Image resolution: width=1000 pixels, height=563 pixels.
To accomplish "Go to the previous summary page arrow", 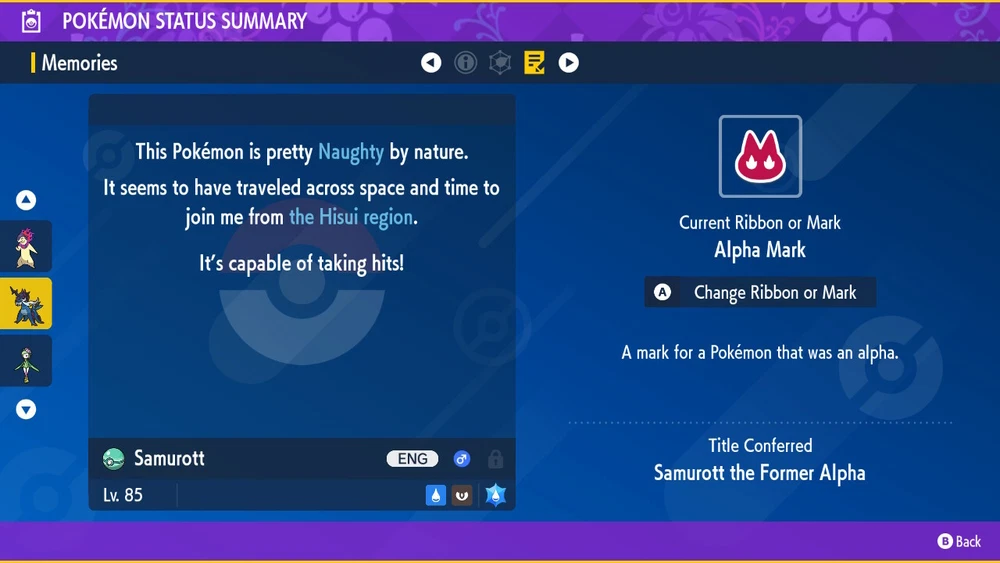I will coord(431,63).
